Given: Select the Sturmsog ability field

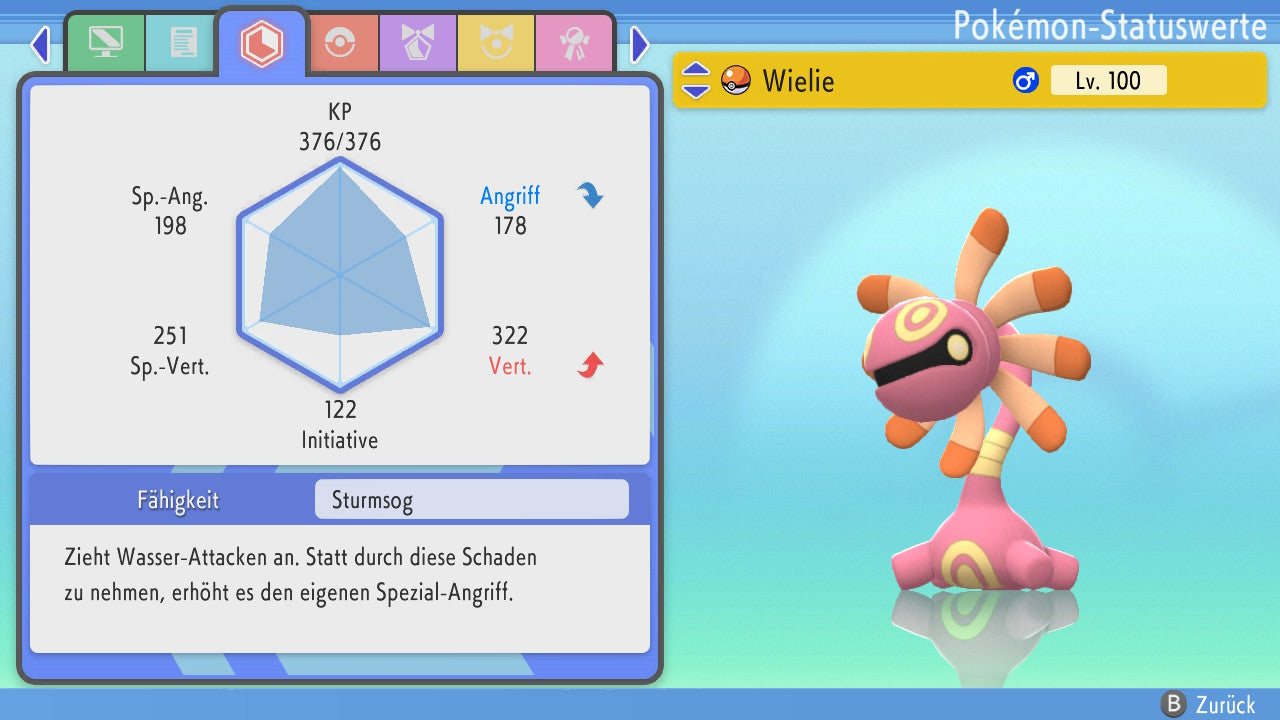Looking at the screenshot, I should click(x=471, y=500).
